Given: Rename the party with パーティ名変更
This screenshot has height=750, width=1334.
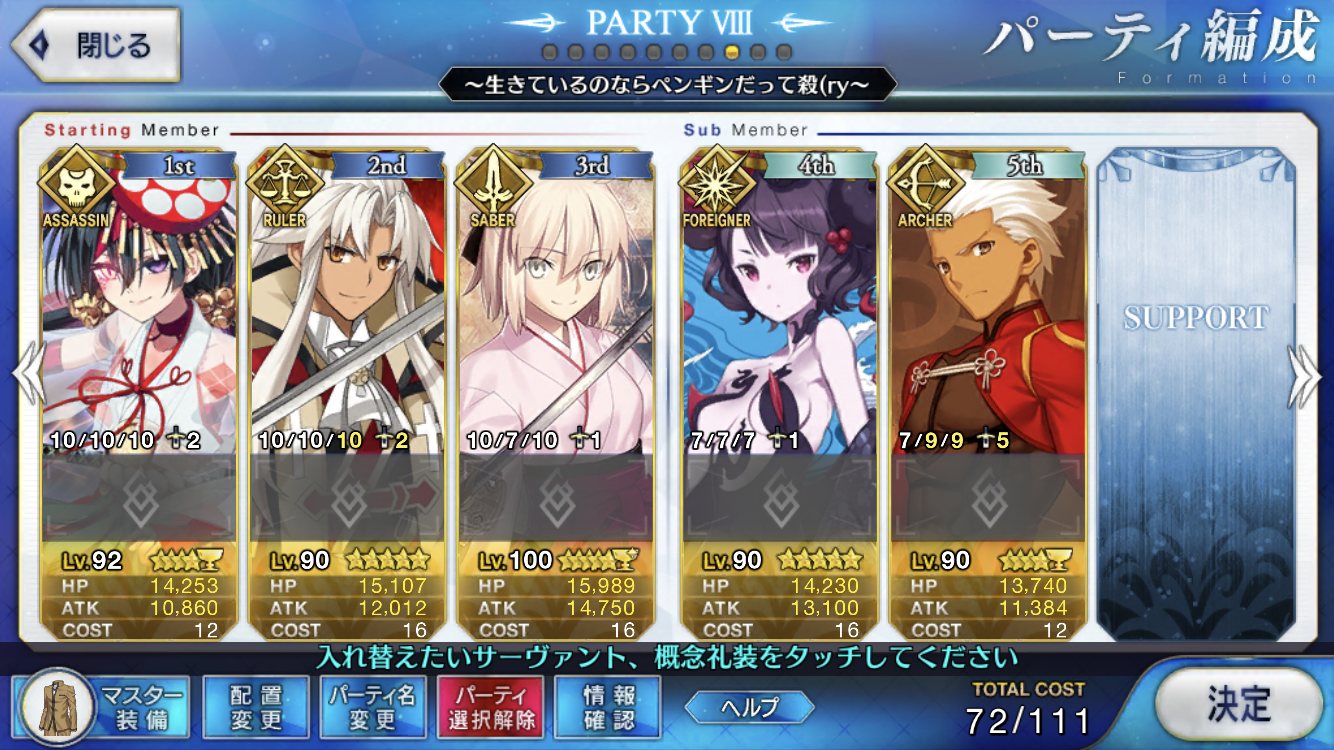Looking at the screenshot, I should [x=372, y=706].
